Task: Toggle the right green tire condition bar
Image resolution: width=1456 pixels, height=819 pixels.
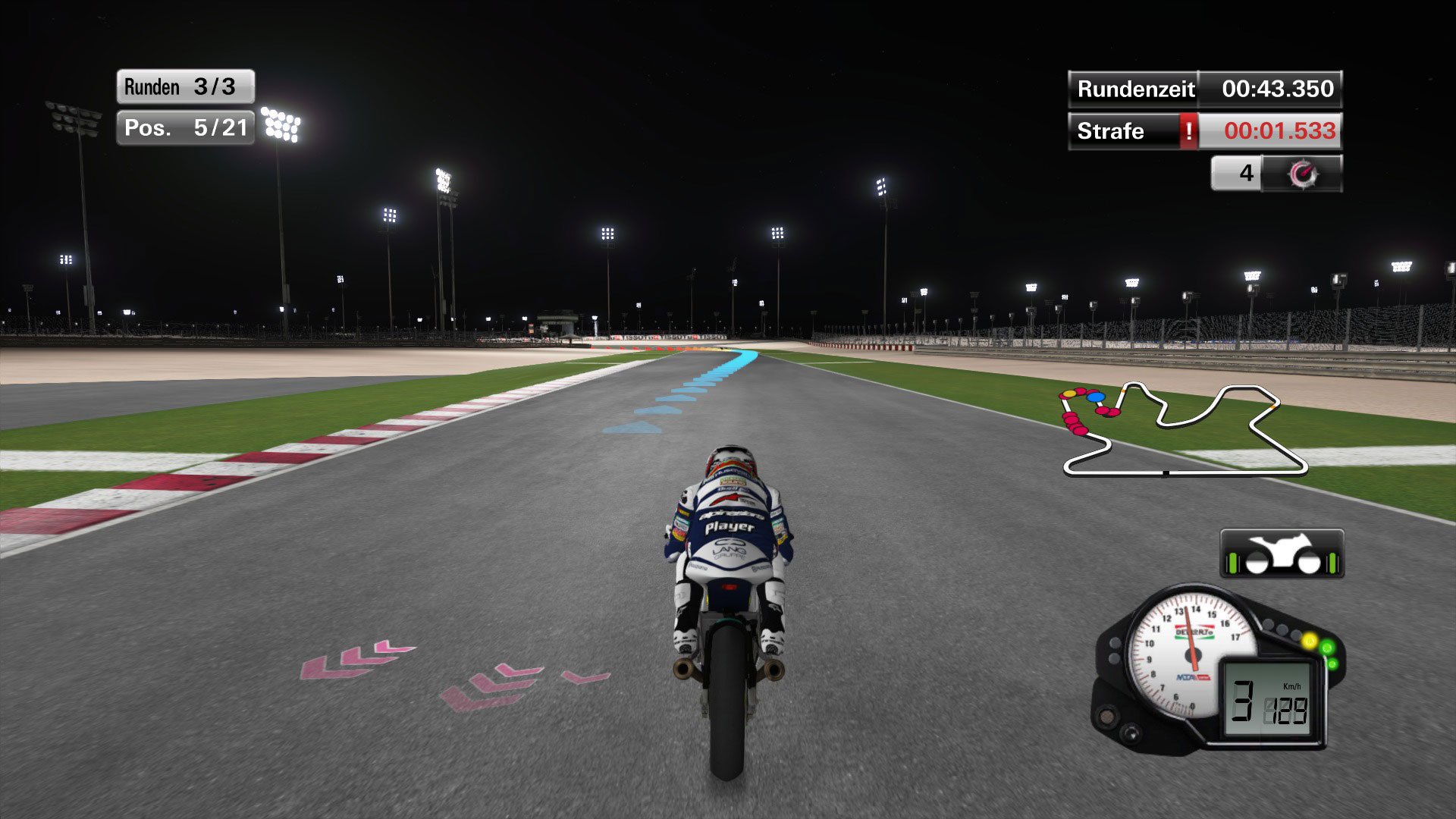Action: pos(1332,563)
